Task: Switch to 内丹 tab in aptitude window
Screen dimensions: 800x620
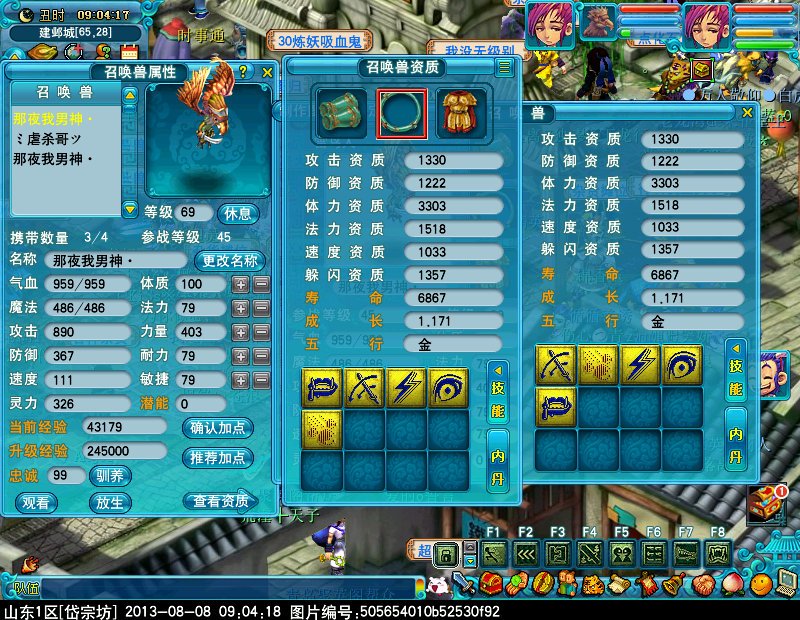Action: pyautogui.click(x=499, y=456)
